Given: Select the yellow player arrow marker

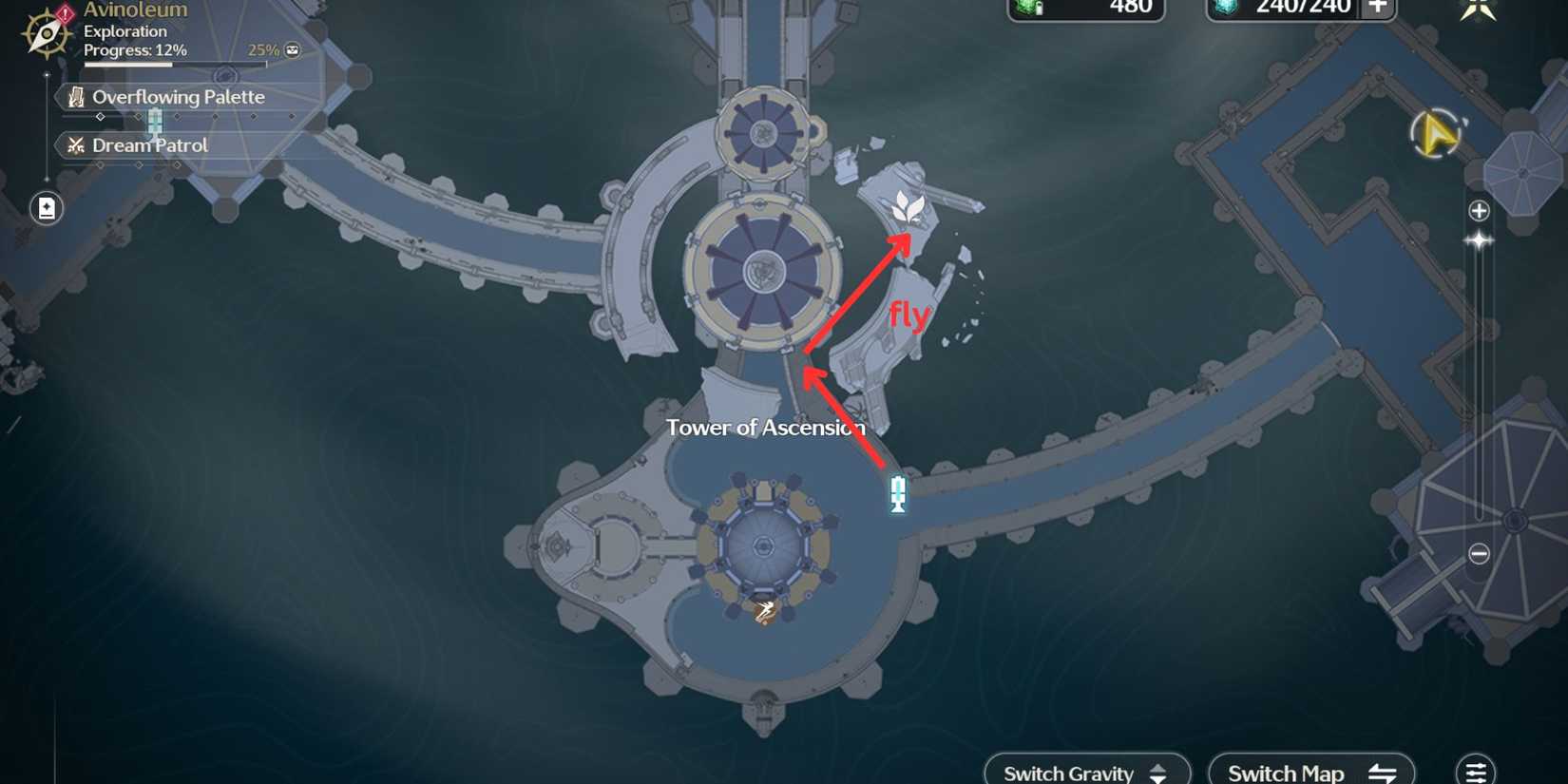Looking at the screenshot, I should (x=1435, y=135).
